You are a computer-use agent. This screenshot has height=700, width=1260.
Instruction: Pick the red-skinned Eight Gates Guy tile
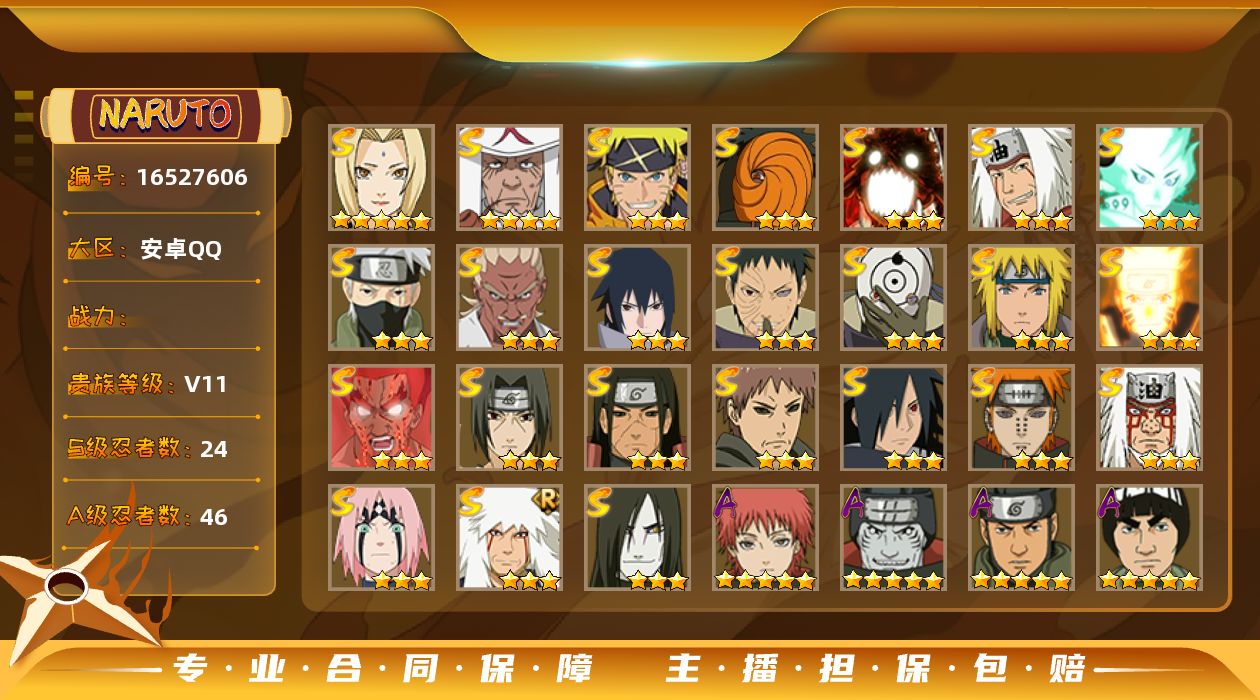(x=381, y=418)
